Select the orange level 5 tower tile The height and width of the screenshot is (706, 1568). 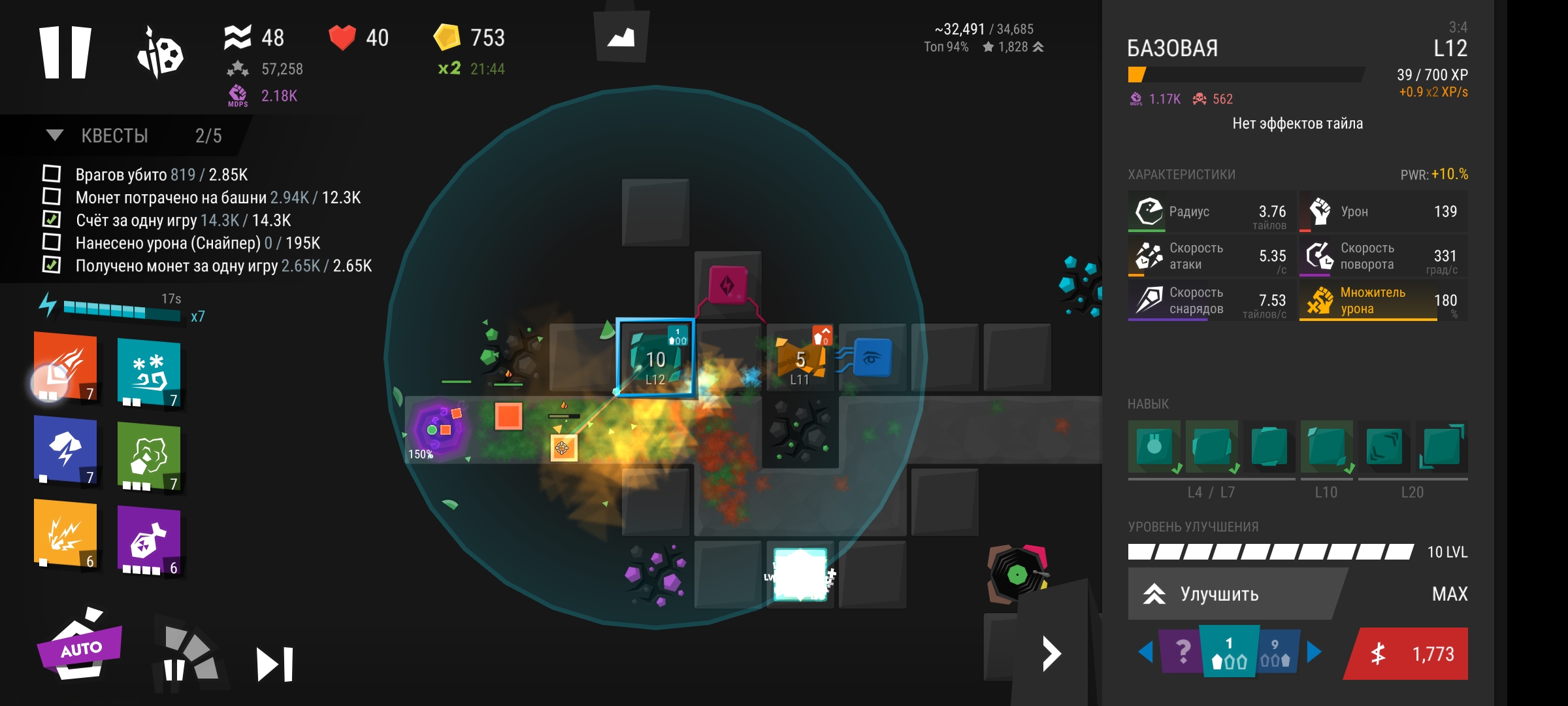800,359
